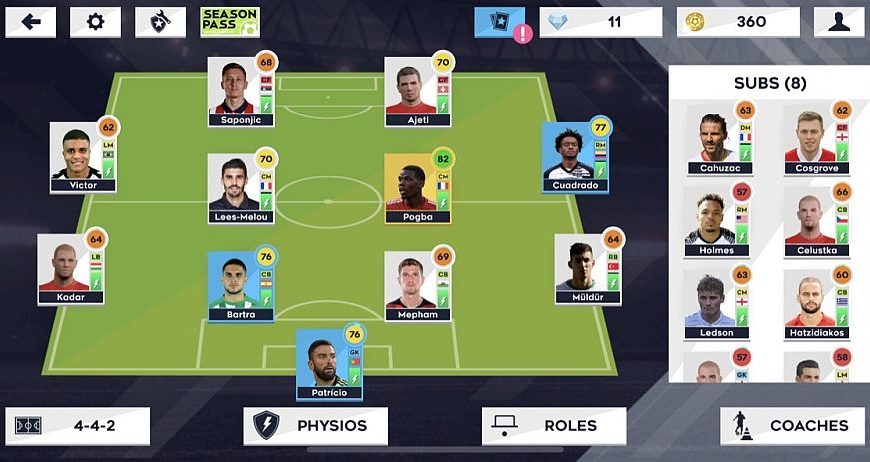Go back using the arrow button
This screenshot has width=870, height=462.
[31, 22]
